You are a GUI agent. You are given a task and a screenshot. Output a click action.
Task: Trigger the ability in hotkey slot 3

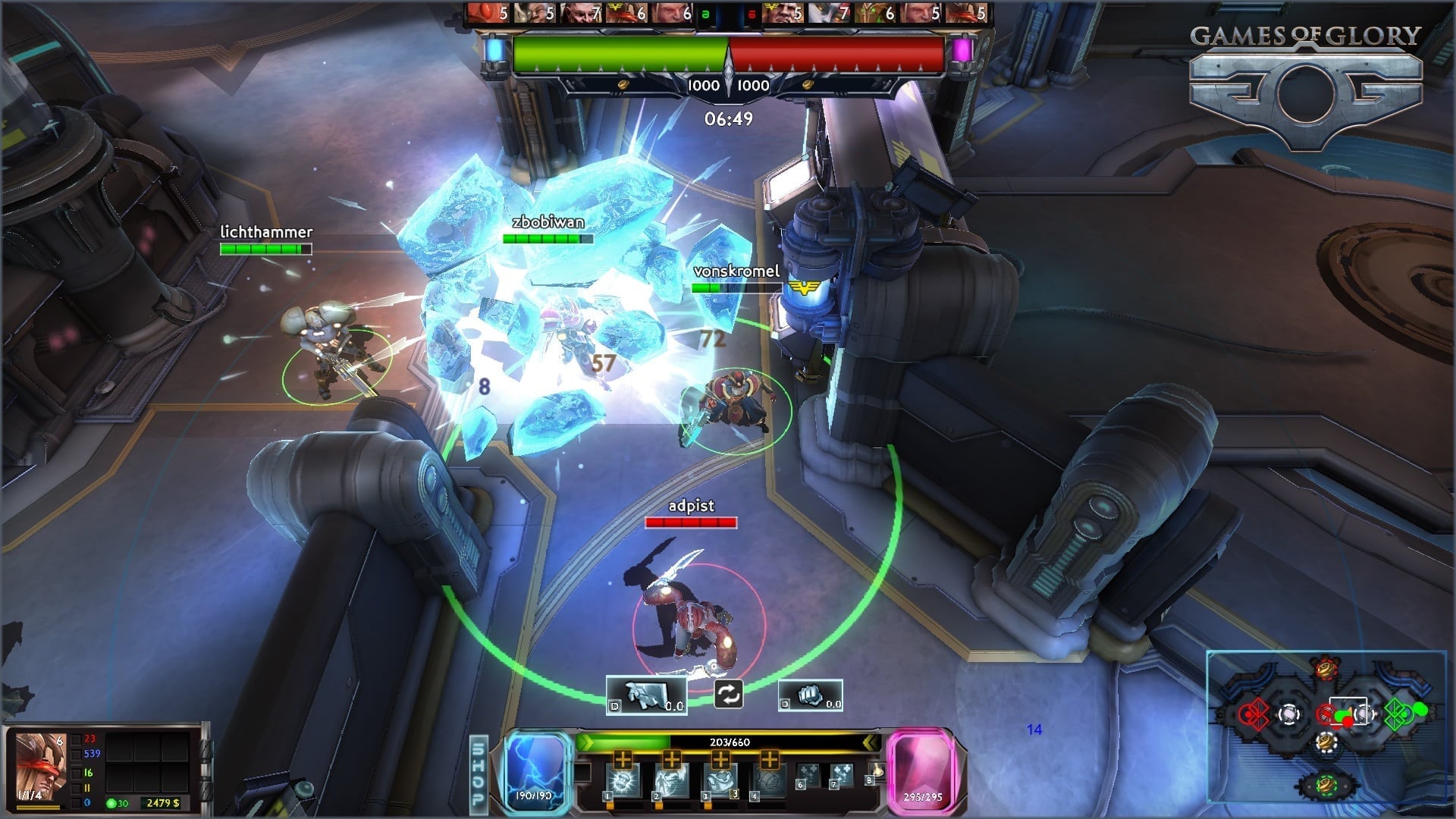[x=720, y=781]
